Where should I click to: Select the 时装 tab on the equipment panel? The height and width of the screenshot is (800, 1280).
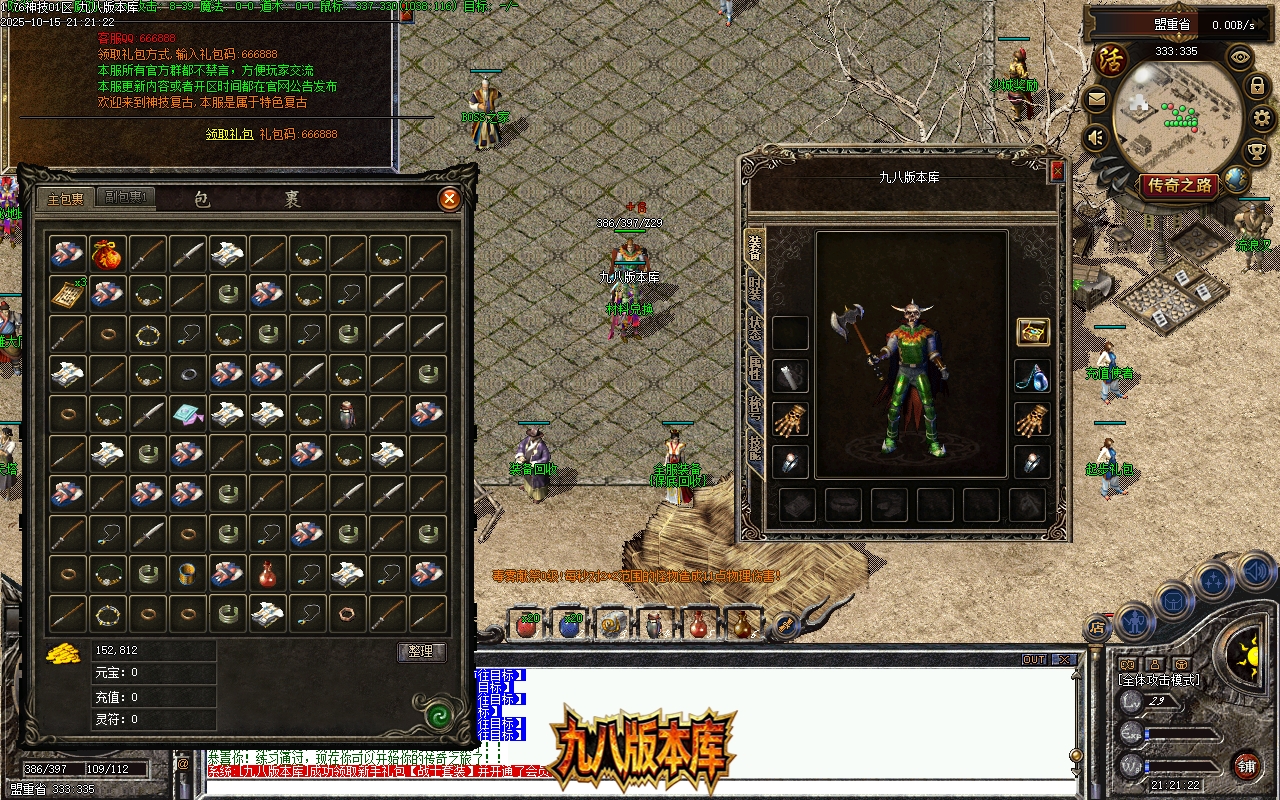pyautogui.click(x=757, y=287)
